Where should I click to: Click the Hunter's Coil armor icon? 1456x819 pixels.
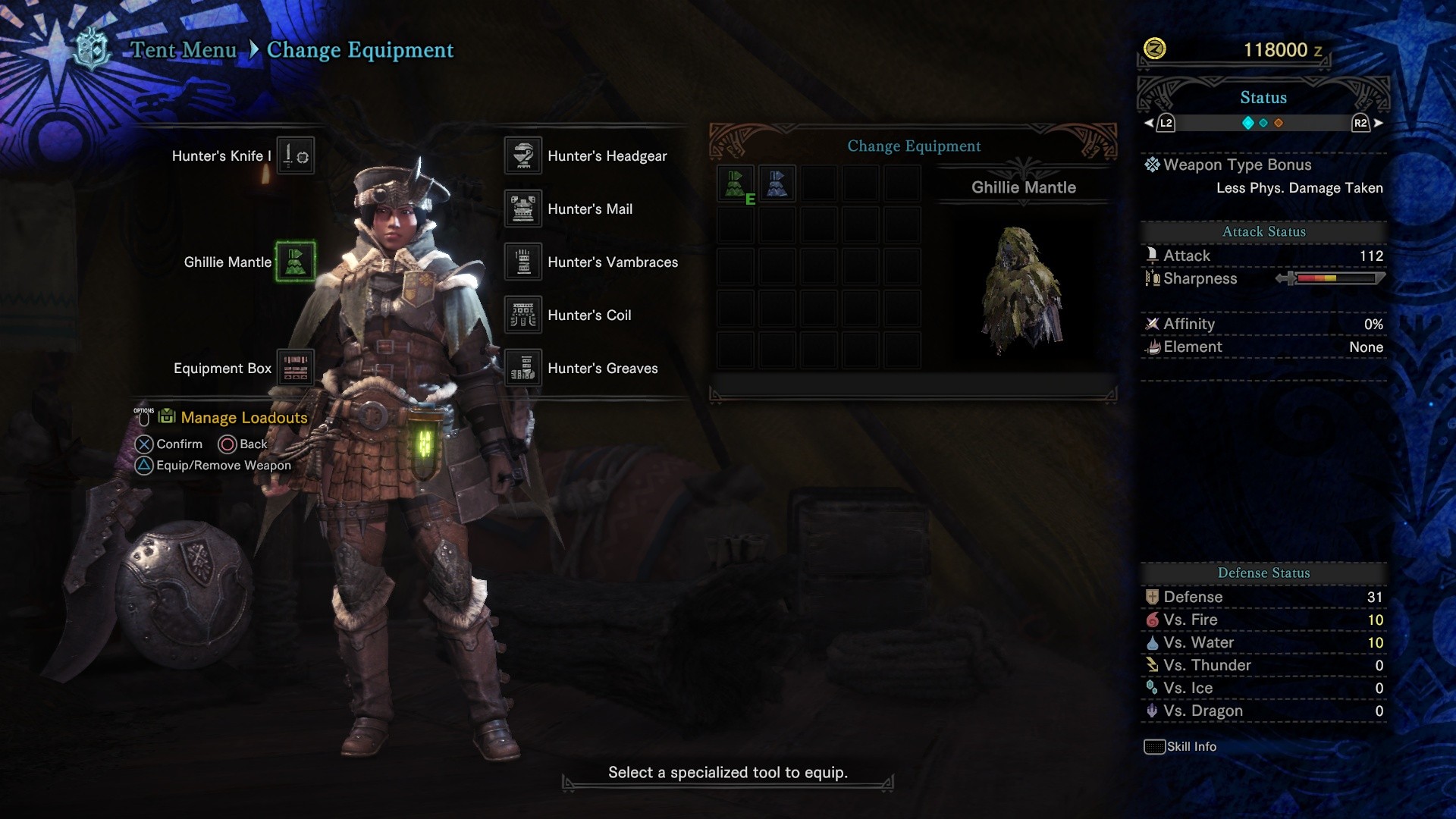[x=522, y=314]
